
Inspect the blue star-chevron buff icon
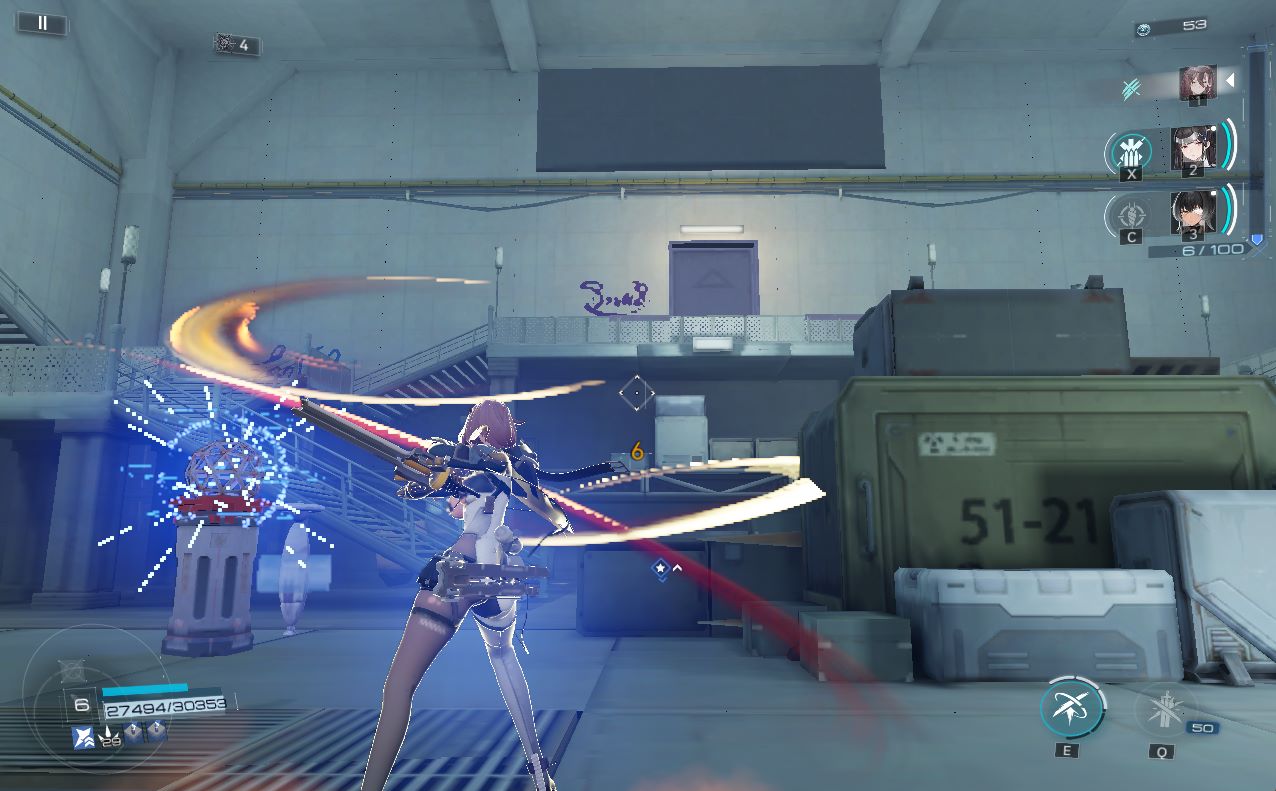pos(84,737)
